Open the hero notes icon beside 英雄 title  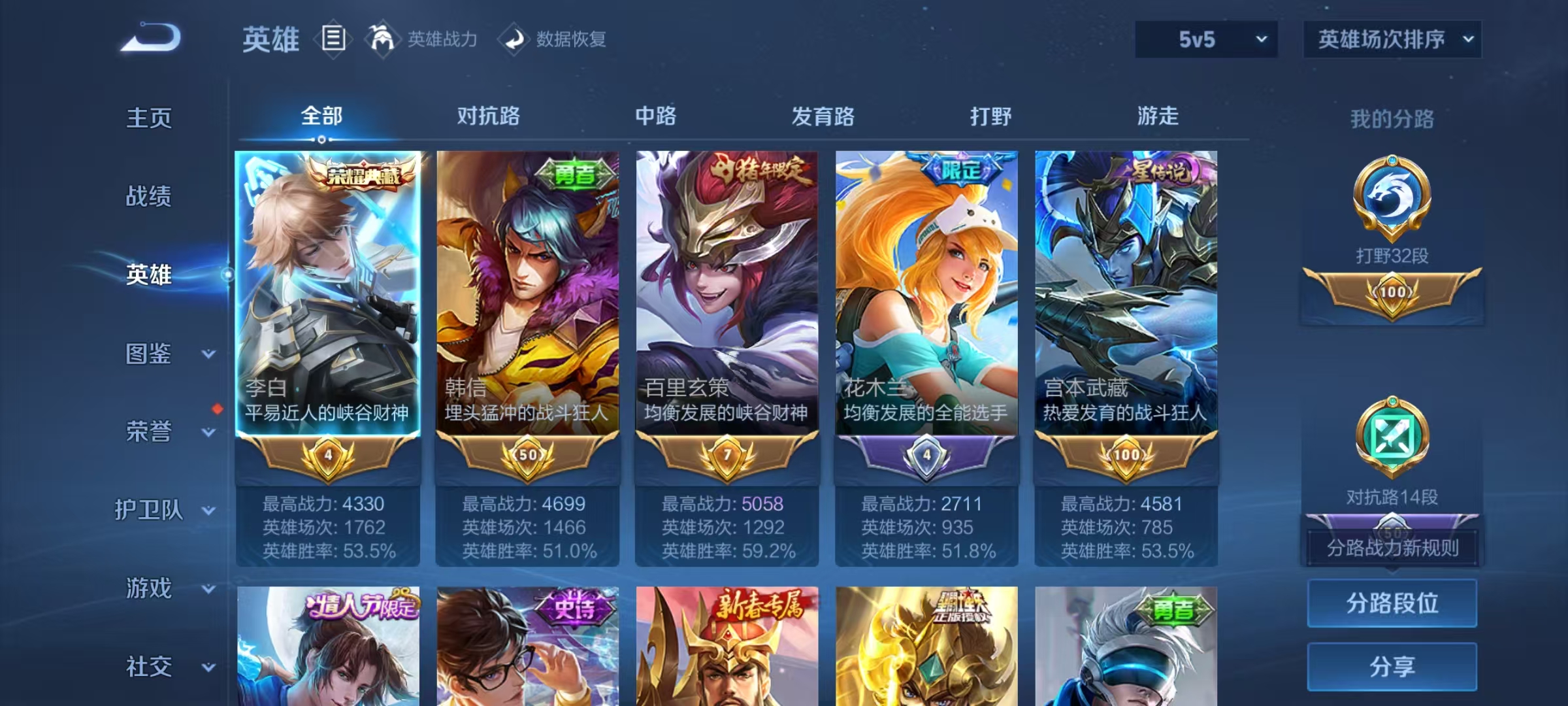click(334, 39)
